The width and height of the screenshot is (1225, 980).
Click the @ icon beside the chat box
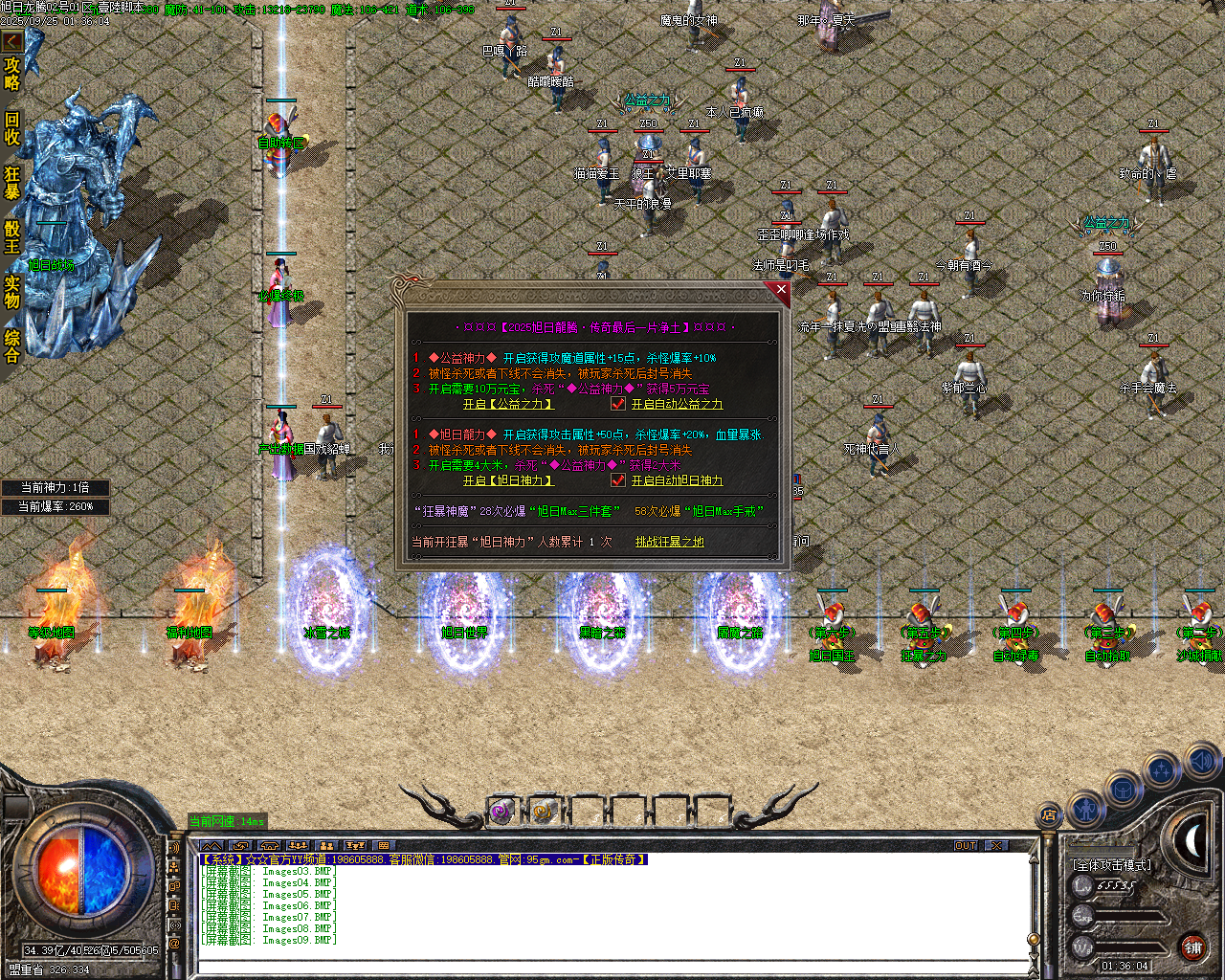[174, 944]
